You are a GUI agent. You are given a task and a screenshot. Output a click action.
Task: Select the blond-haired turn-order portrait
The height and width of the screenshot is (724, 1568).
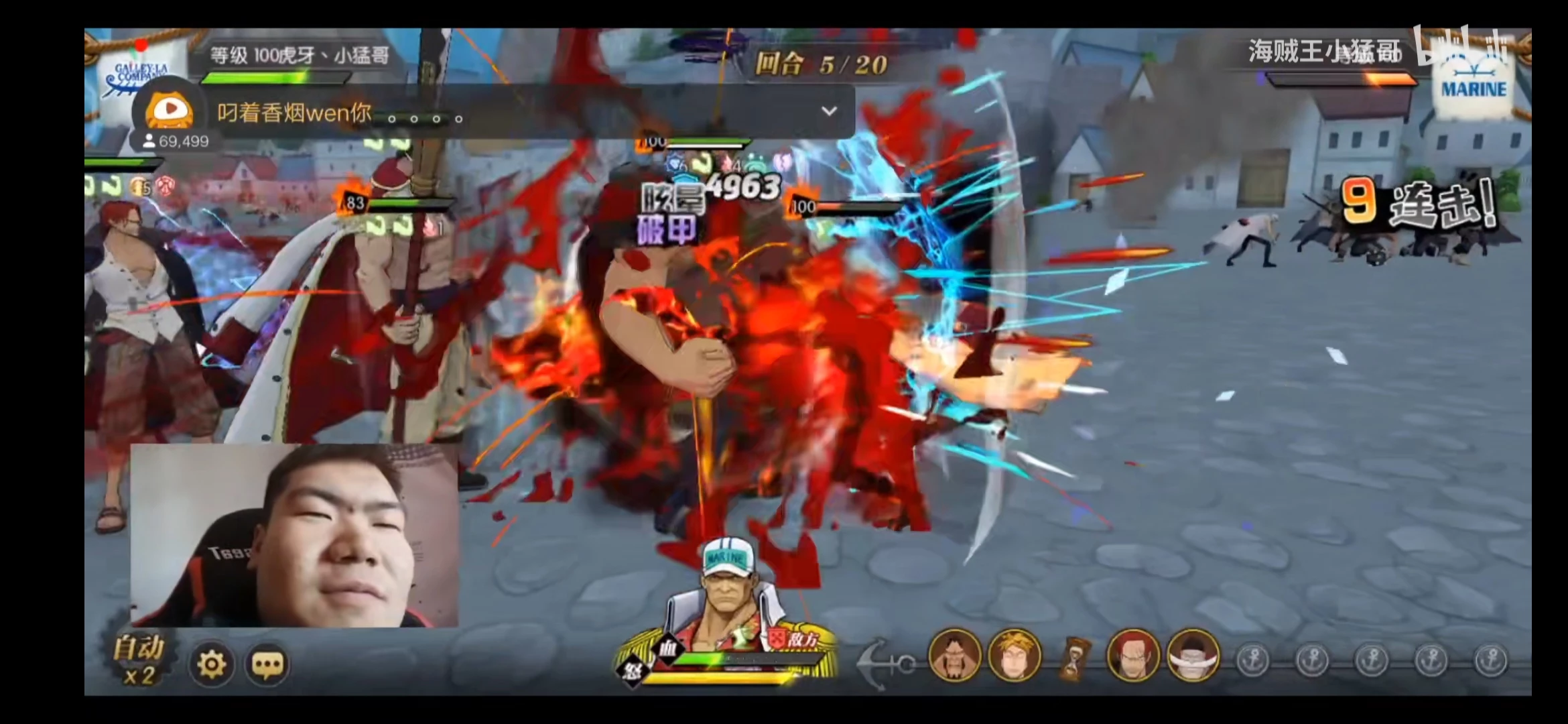(1014, 656)
